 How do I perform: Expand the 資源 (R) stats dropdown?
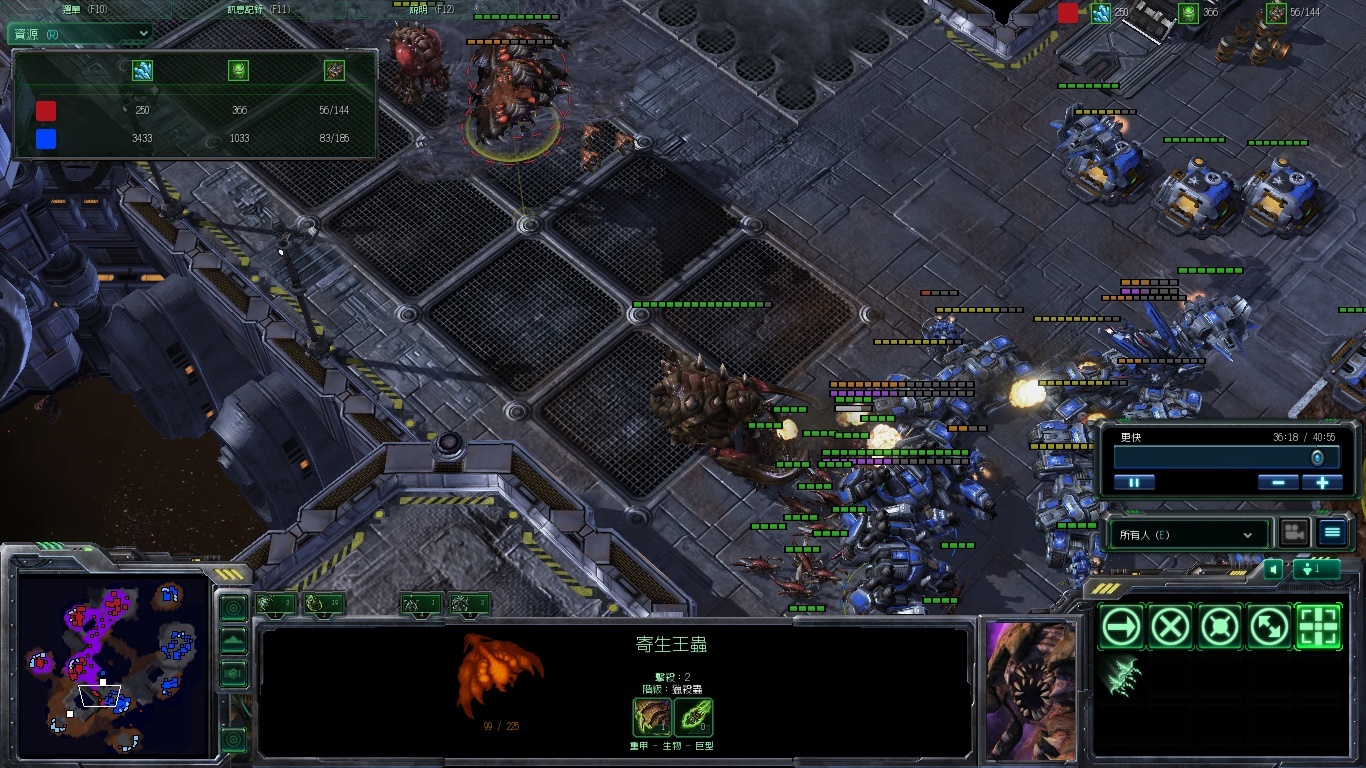[x=80, y=33]
